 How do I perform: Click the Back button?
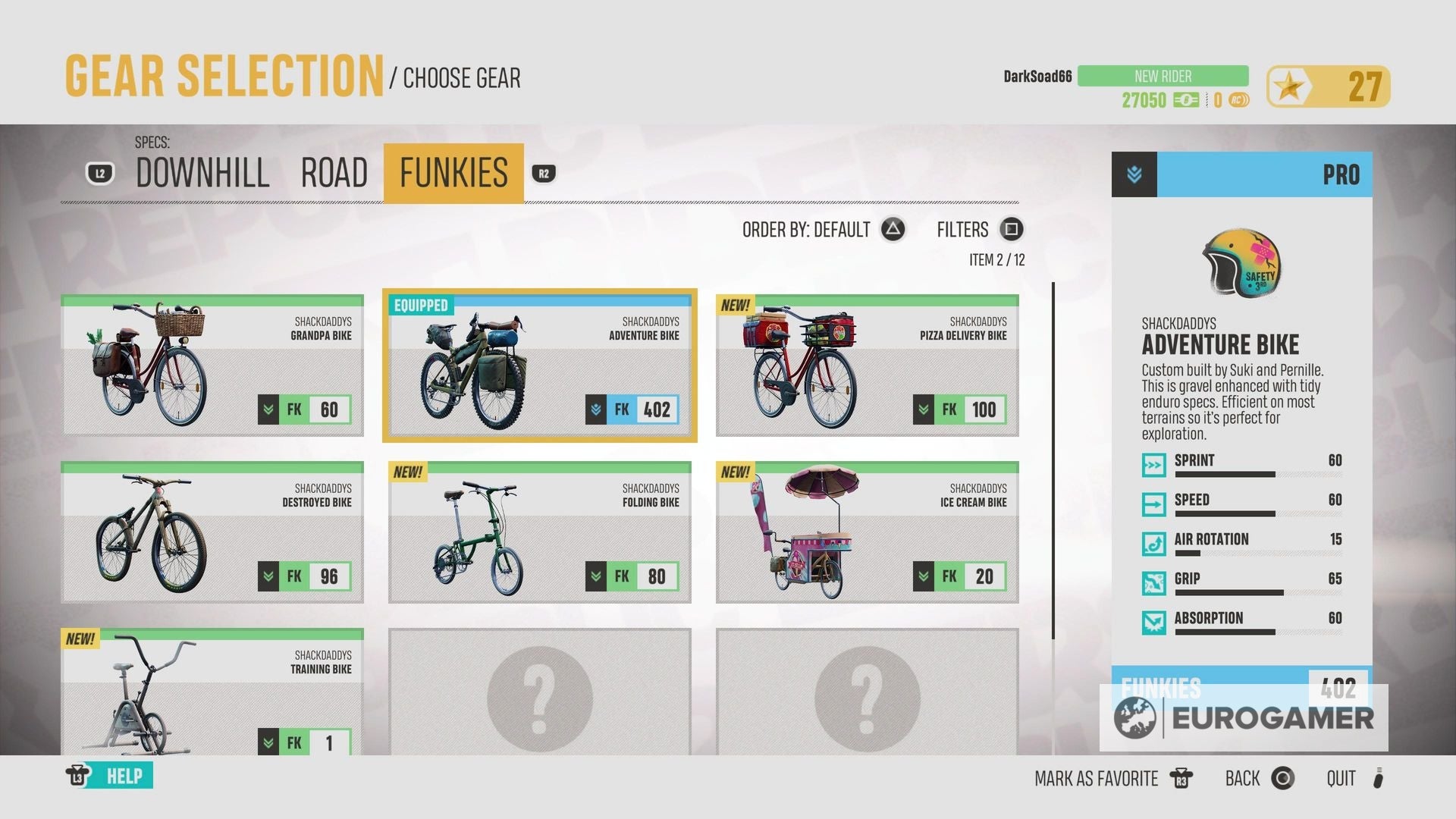[x=1241, y=778]
